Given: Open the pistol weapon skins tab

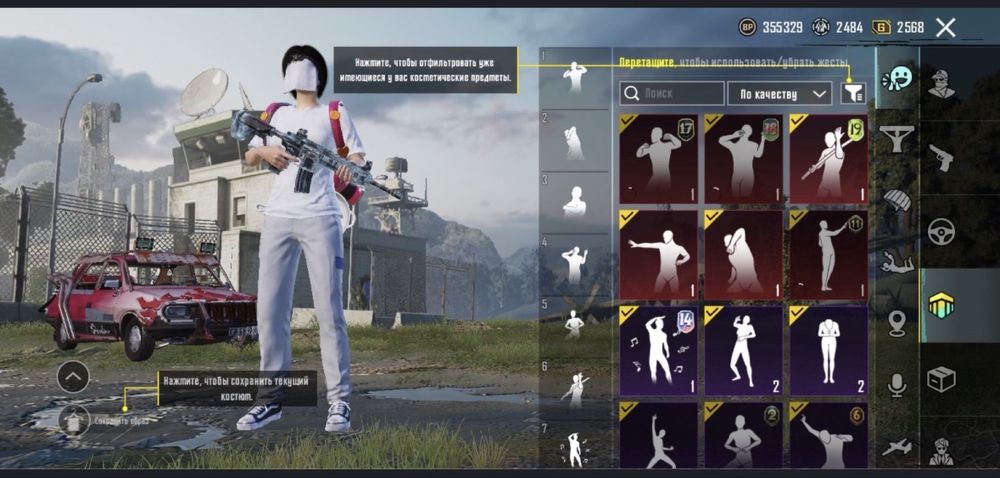Looking at the screenshot, I should (x=941, y=157).
